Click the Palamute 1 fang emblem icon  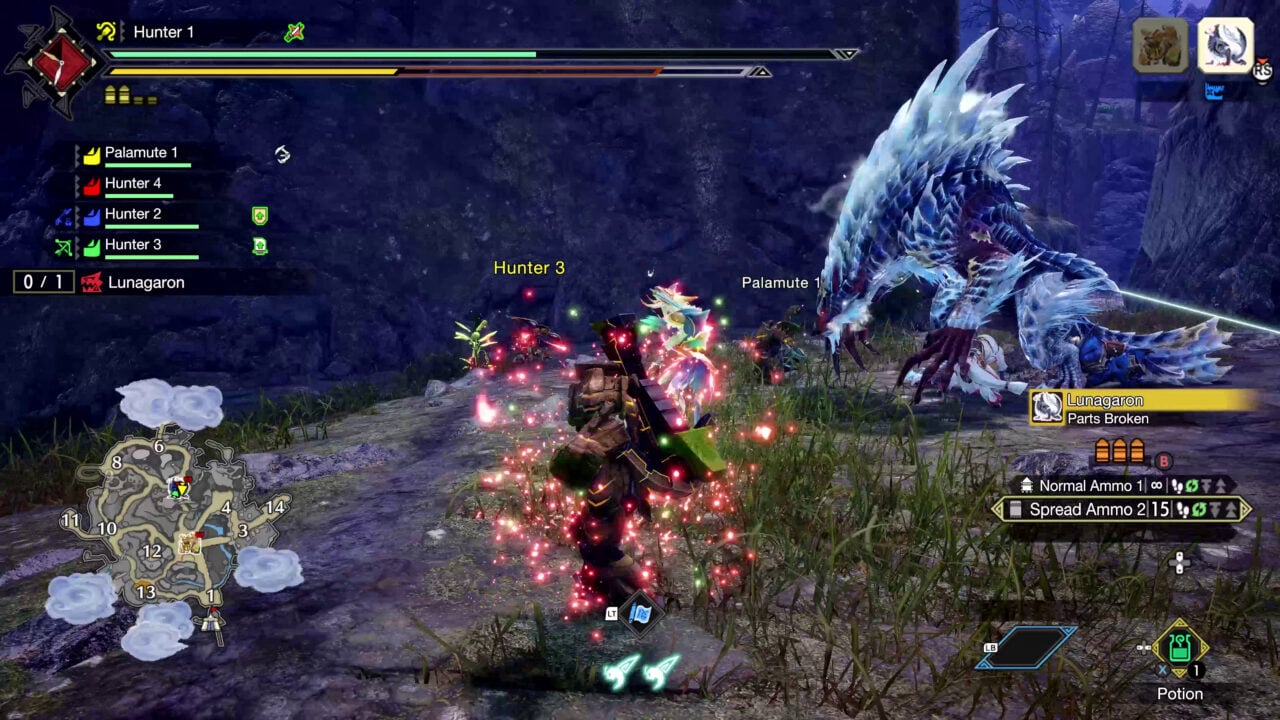tap(92, 157)
